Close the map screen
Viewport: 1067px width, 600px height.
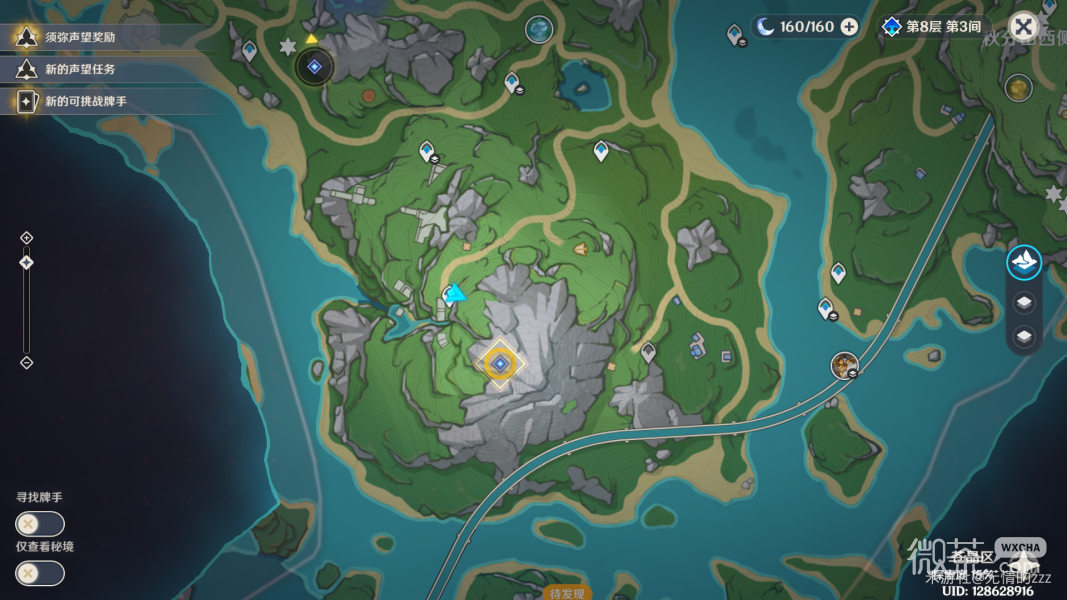point(1023,27)
